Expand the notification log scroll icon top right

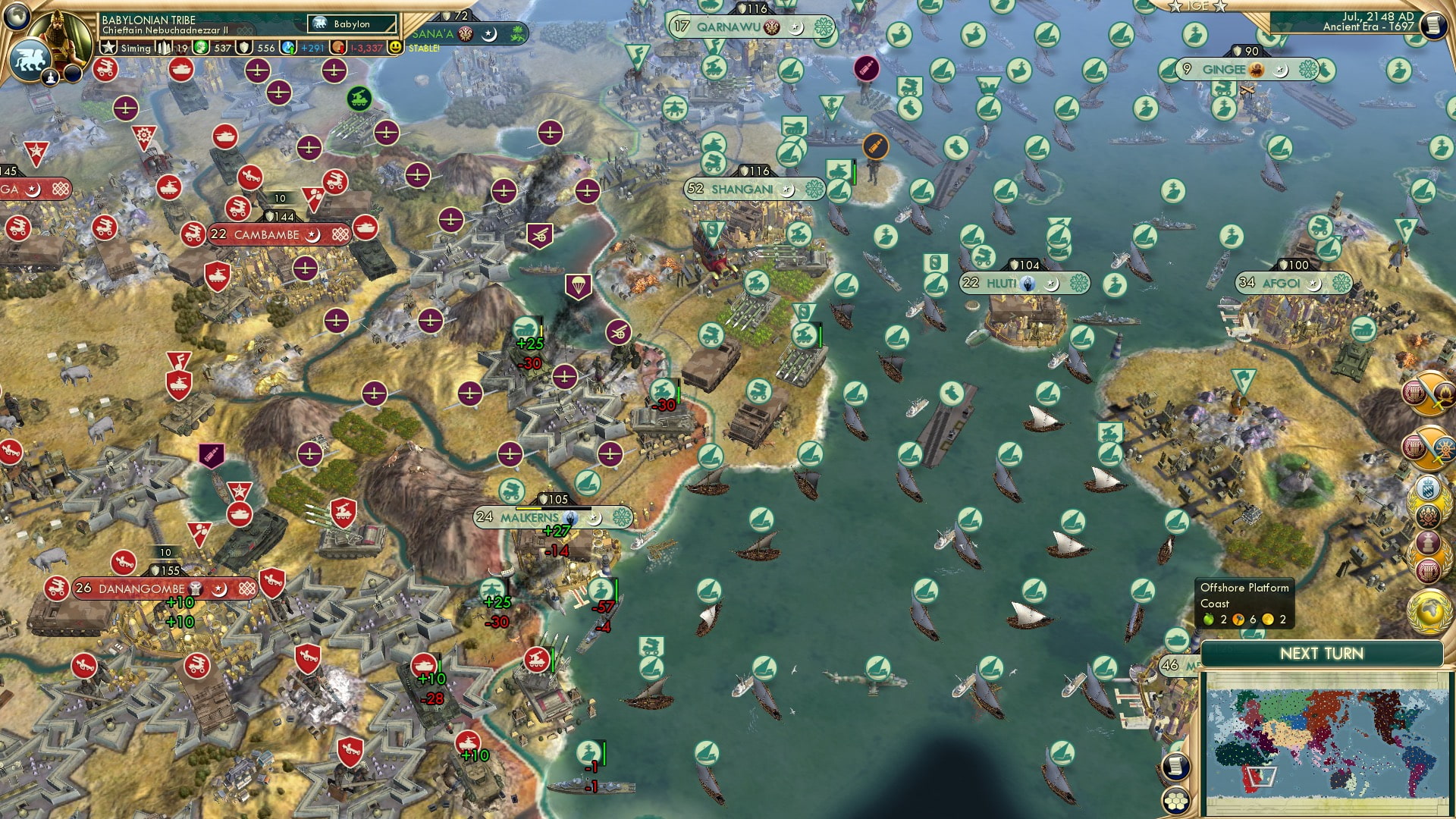[x=1436, y=24]
